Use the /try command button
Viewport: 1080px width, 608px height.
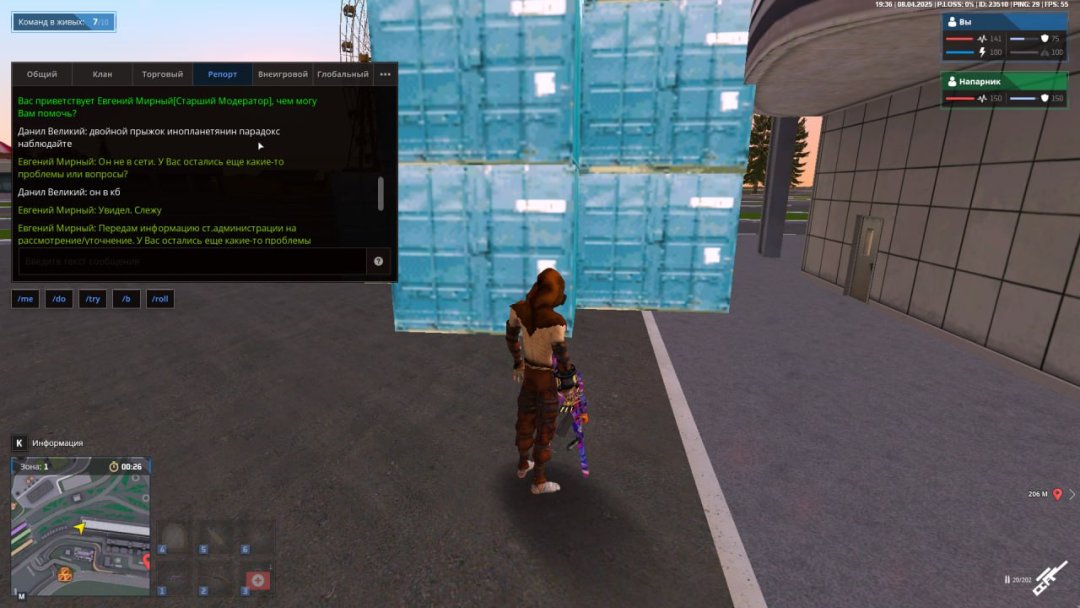tap(93, 299)
